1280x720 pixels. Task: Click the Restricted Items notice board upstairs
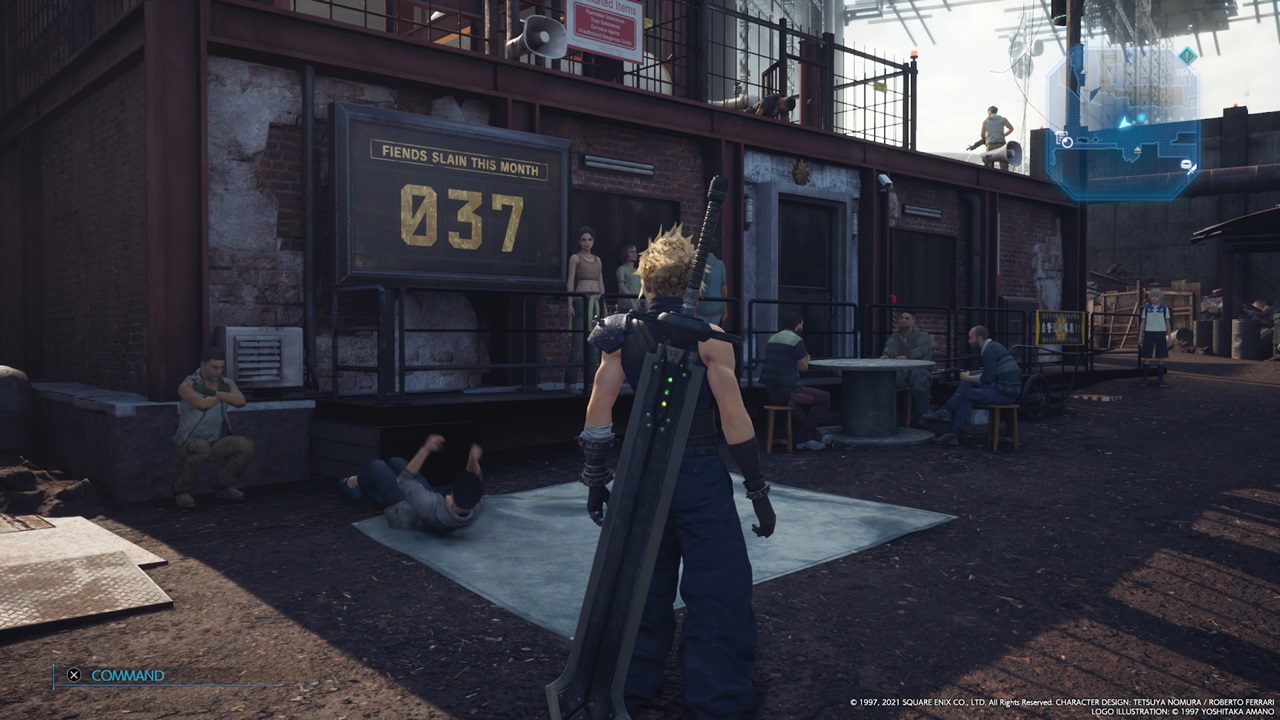pos(605,25)
